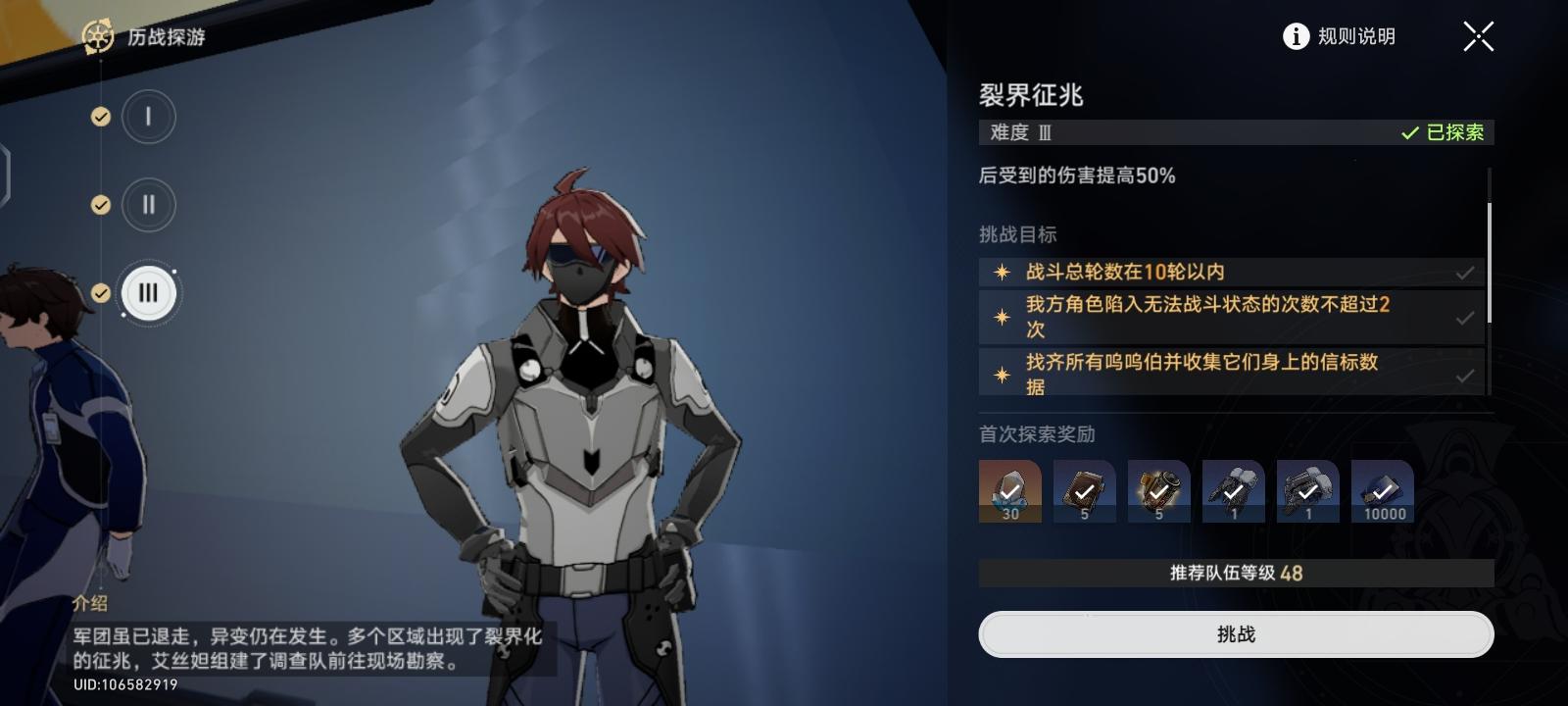Click the checkmark beside 已探索 status
This screenshot has width=1568, height=706.
[1409, 132]
